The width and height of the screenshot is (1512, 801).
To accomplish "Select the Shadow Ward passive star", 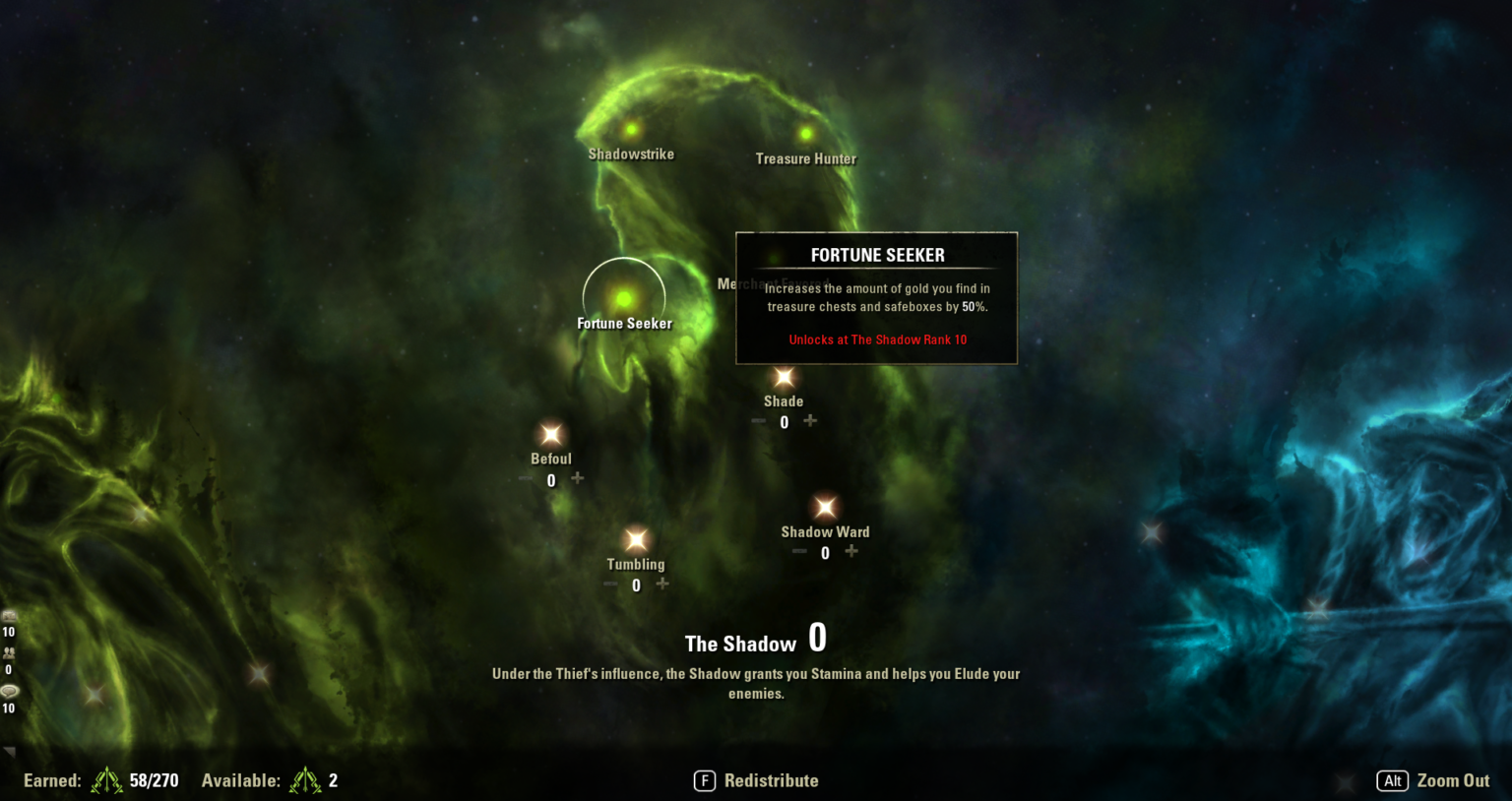I will (824, 506).
